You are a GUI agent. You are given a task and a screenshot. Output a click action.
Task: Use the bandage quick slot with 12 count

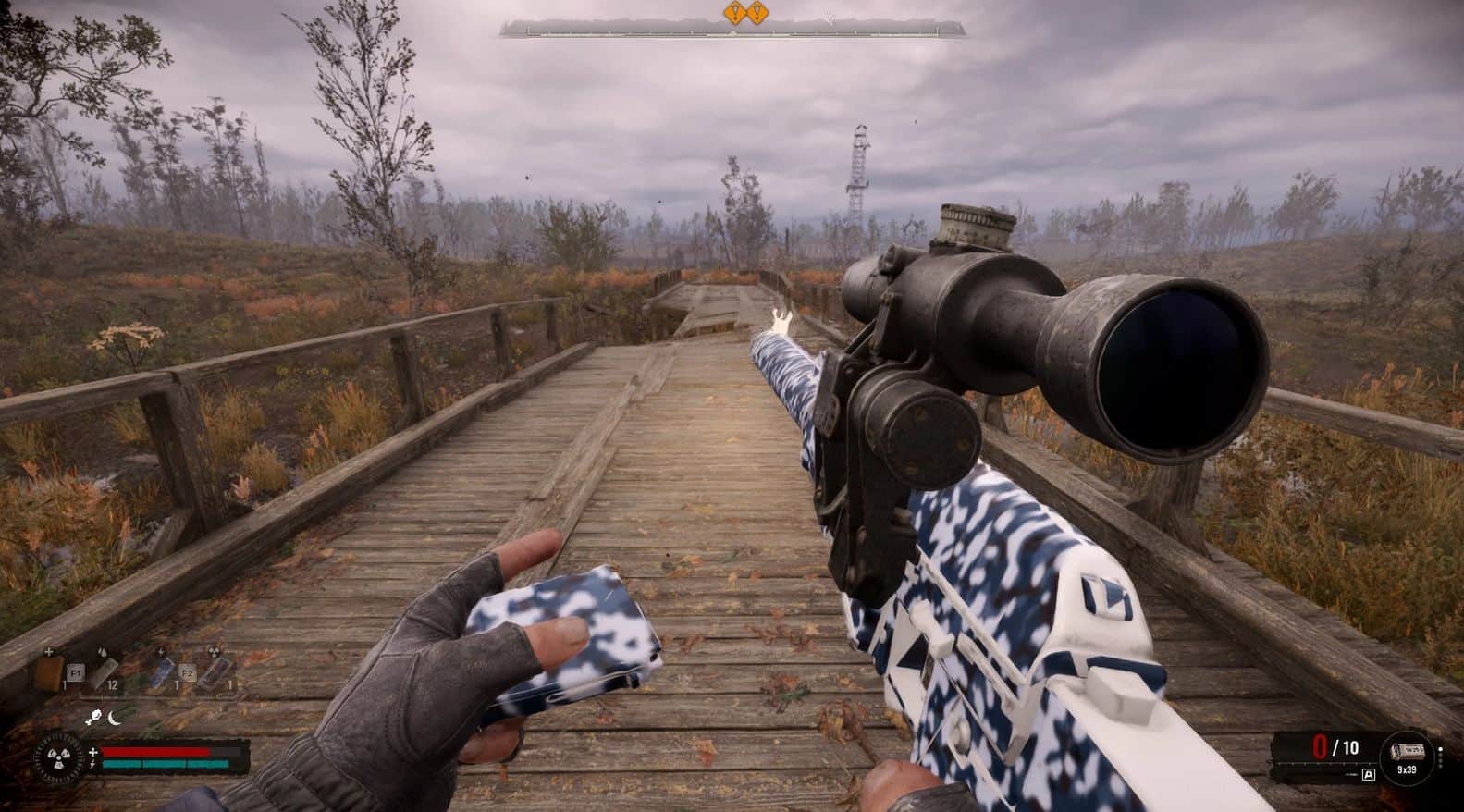(x=103, y=672)
